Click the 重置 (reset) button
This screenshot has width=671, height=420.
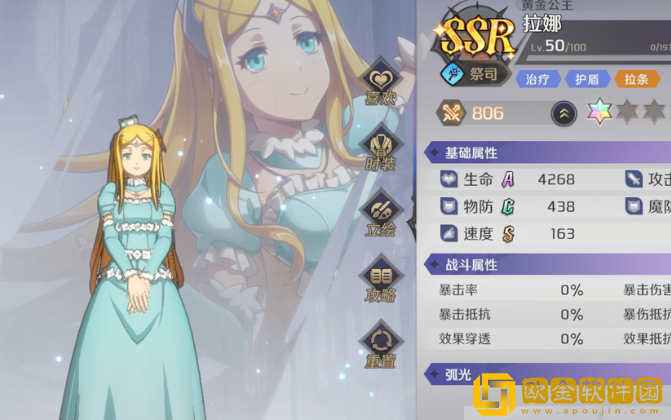pos(381,344)
